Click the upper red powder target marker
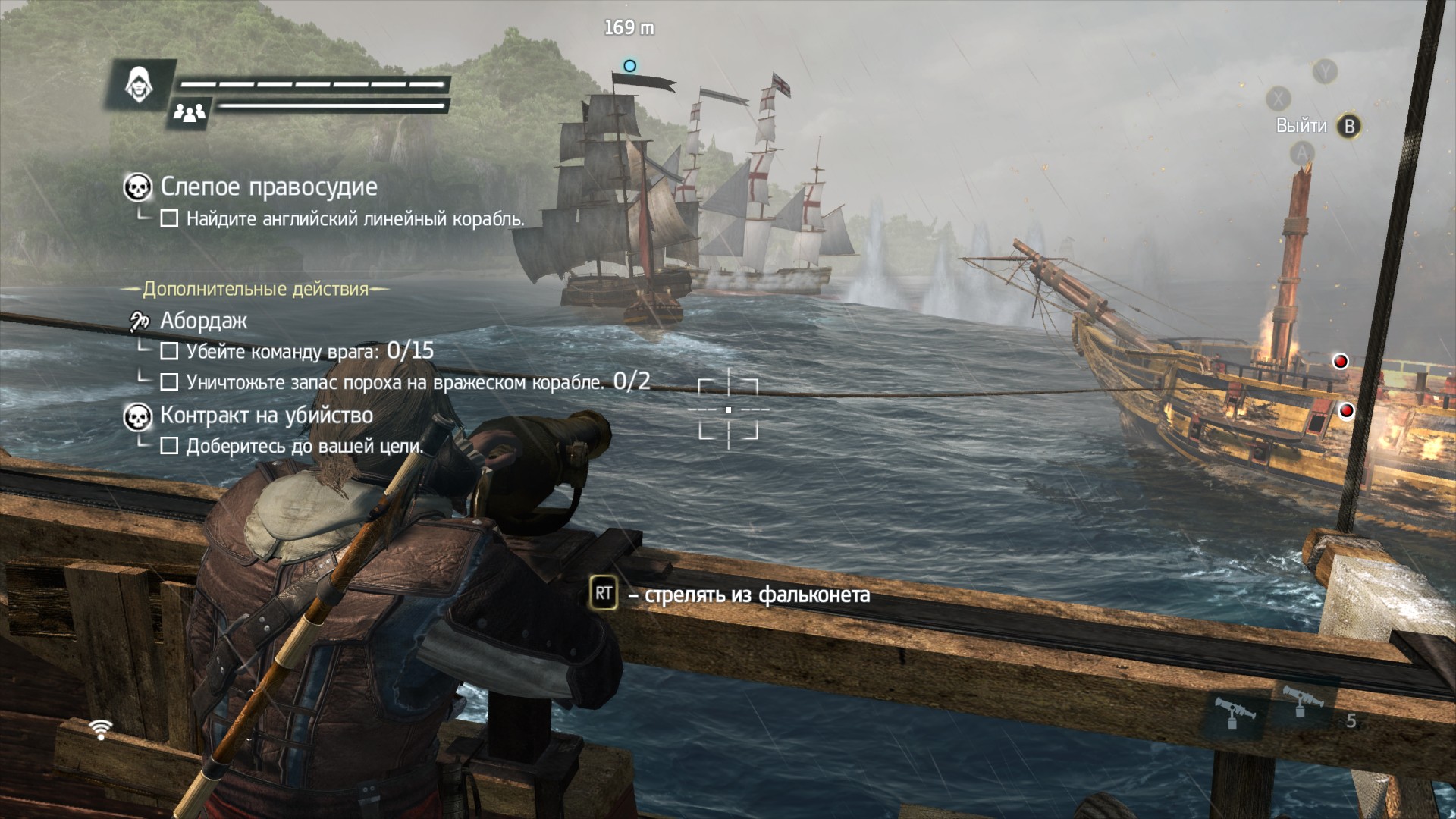 (1341, 361)
